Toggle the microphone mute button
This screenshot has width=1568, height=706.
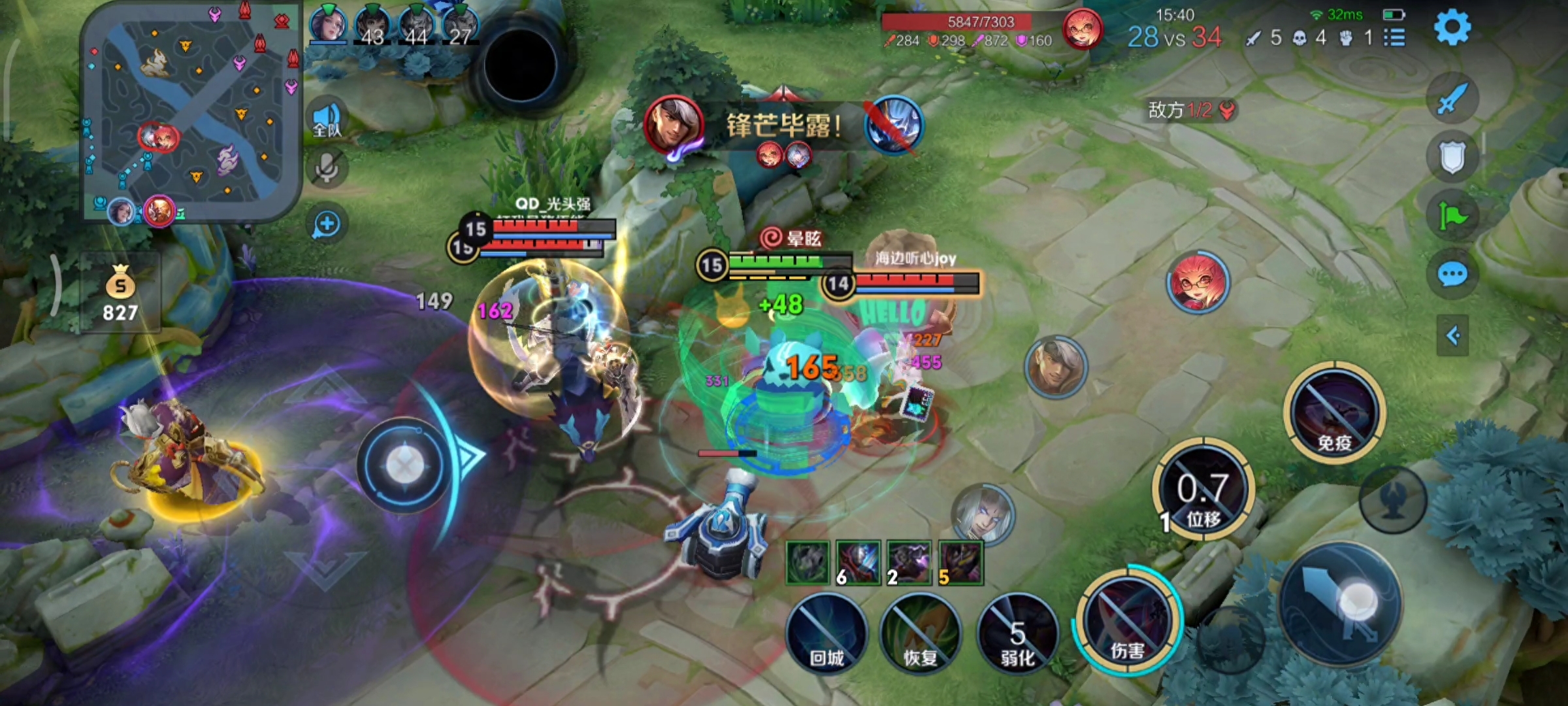point(327,169)
